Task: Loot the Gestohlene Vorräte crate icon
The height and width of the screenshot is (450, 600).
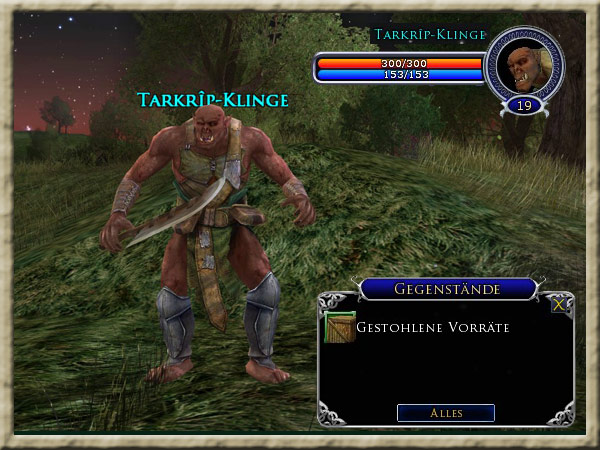Action: pyautogui.click(x=340, y=327)
